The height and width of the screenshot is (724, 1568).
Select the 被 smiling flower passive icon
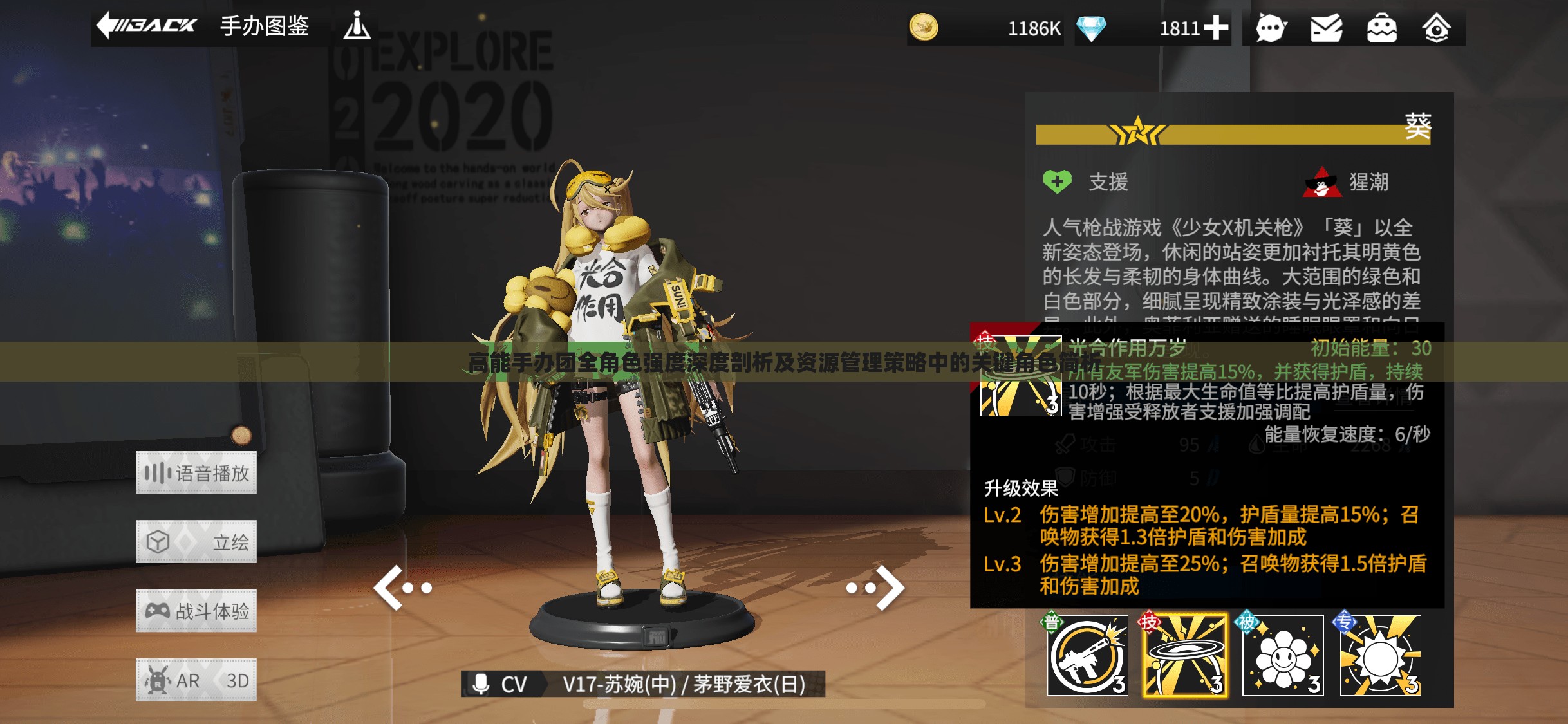coord(1283,656)
